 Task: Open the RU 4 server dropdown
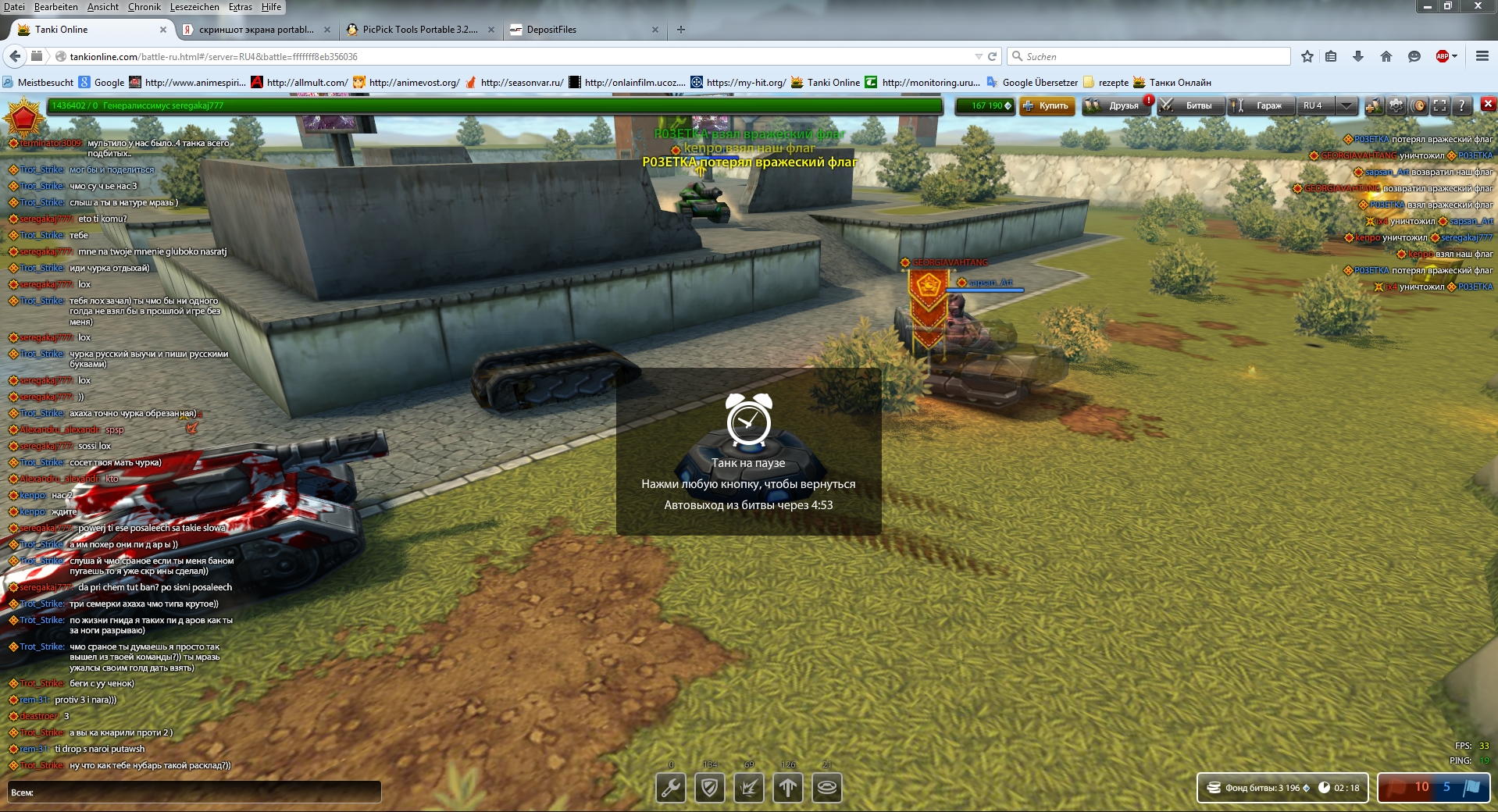pyautogui.click(x=1346, y=106)
